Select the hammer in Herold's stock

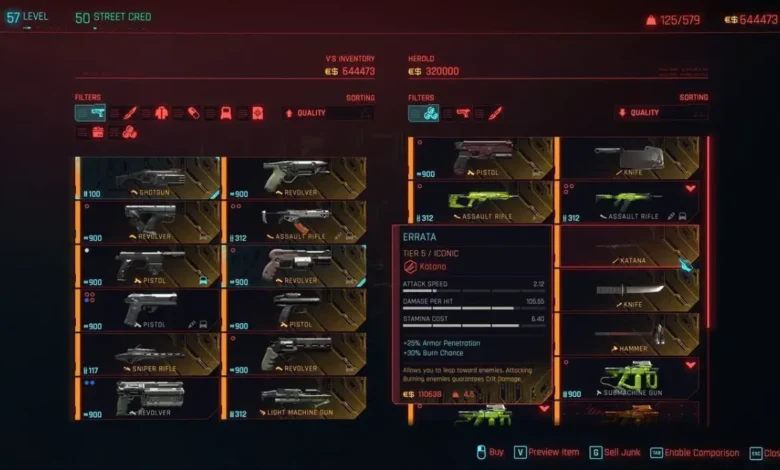[x=630, y=335]
